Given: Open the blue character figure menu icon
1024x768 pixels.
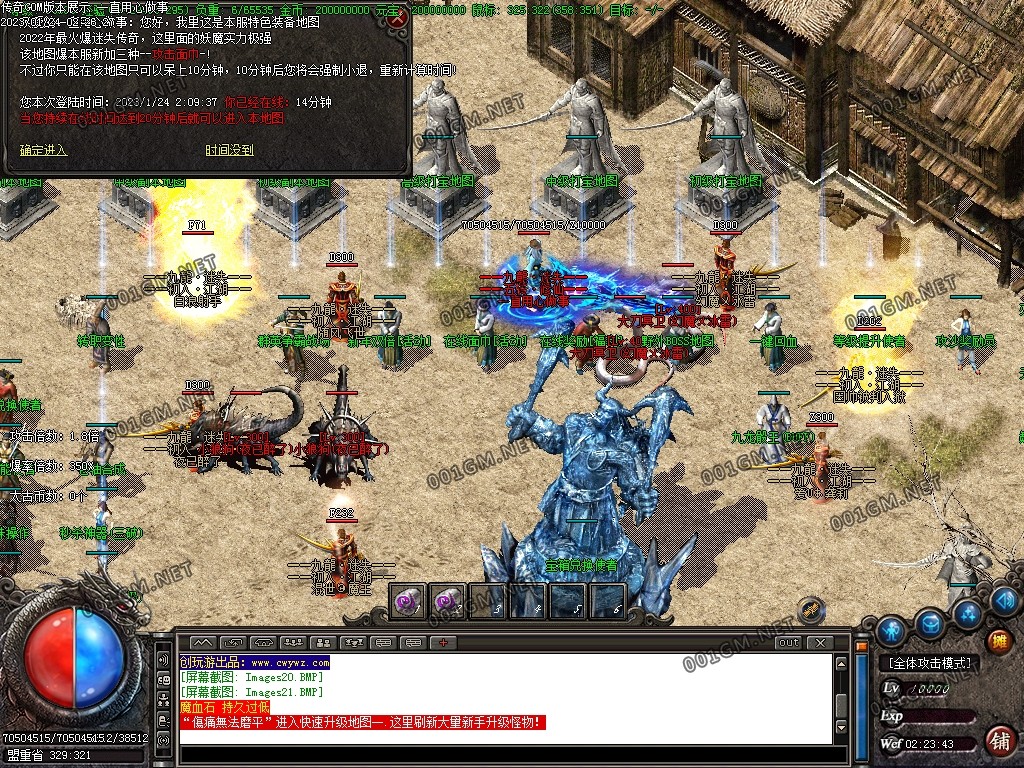Looking at the screenshot, I should pos(890,631).
